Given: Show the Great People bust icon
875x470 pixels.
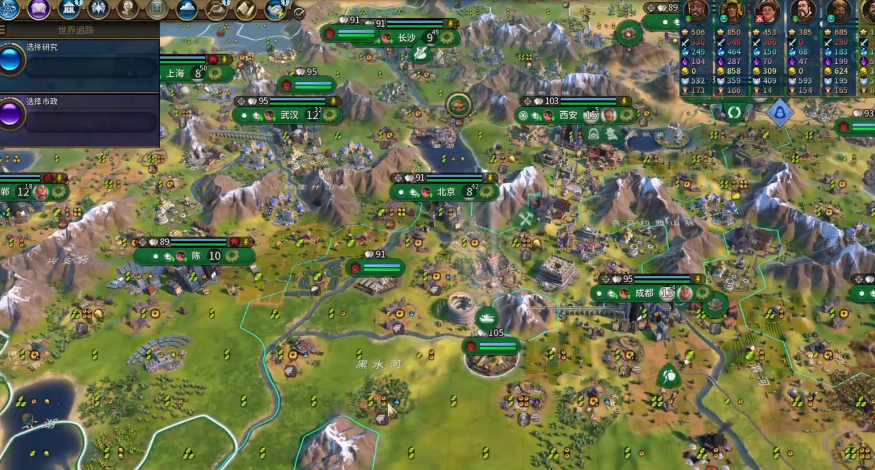Looking at the screenshot, I should pyautogui.click(x=129, y=9).
